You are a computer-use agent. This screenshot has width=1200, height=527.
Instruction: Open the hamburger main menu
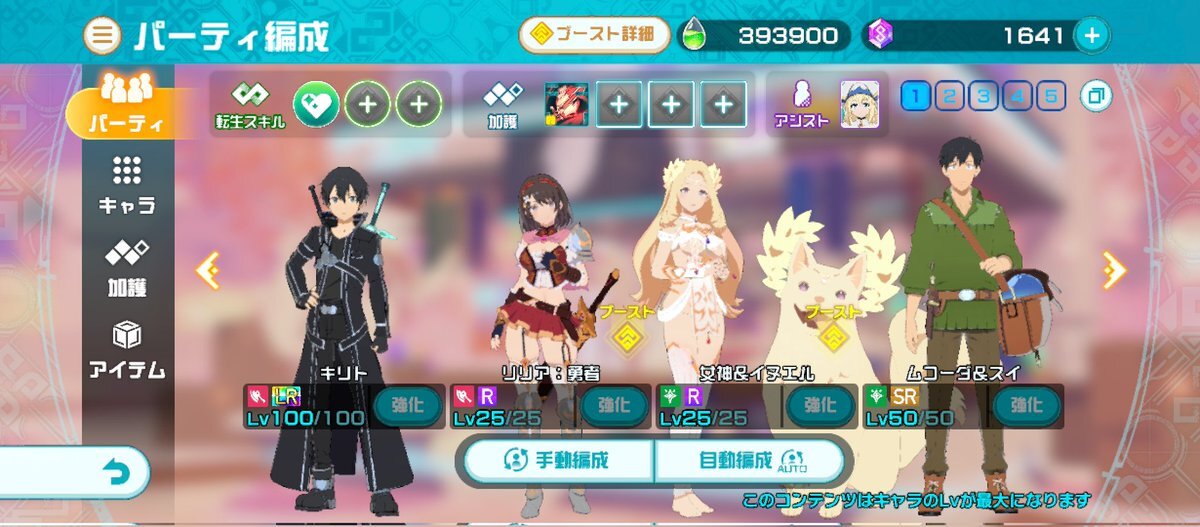click(x=103, y=36)
